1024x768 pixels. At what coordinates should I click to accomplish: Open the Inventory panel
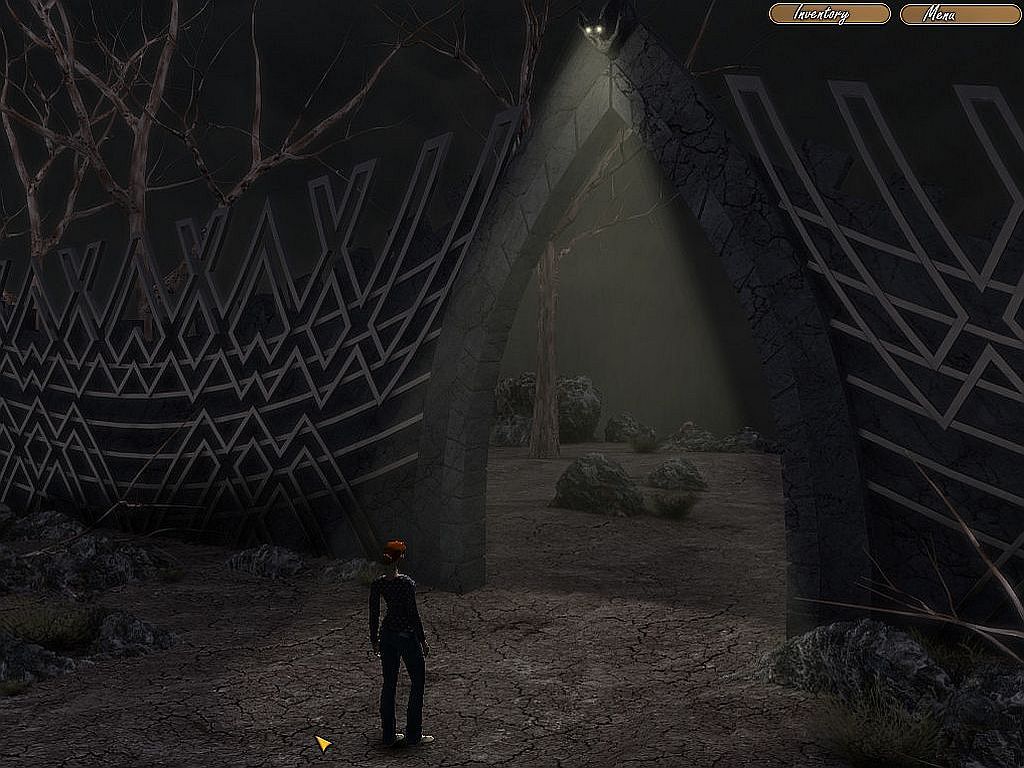(x=829, y=14)
